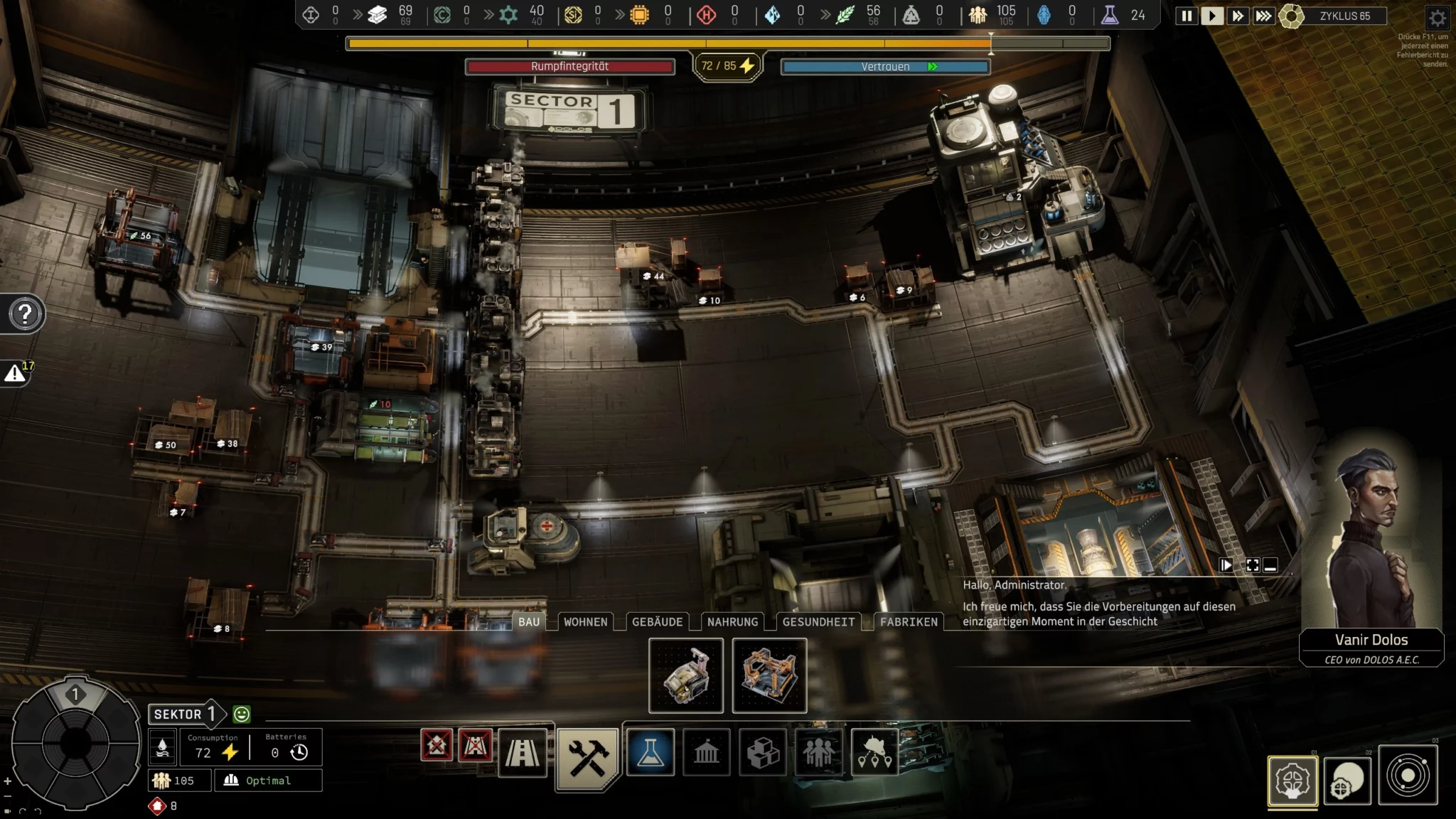Activate the road building tool
Screen dimensions: 1456x819
click(523, 752)
